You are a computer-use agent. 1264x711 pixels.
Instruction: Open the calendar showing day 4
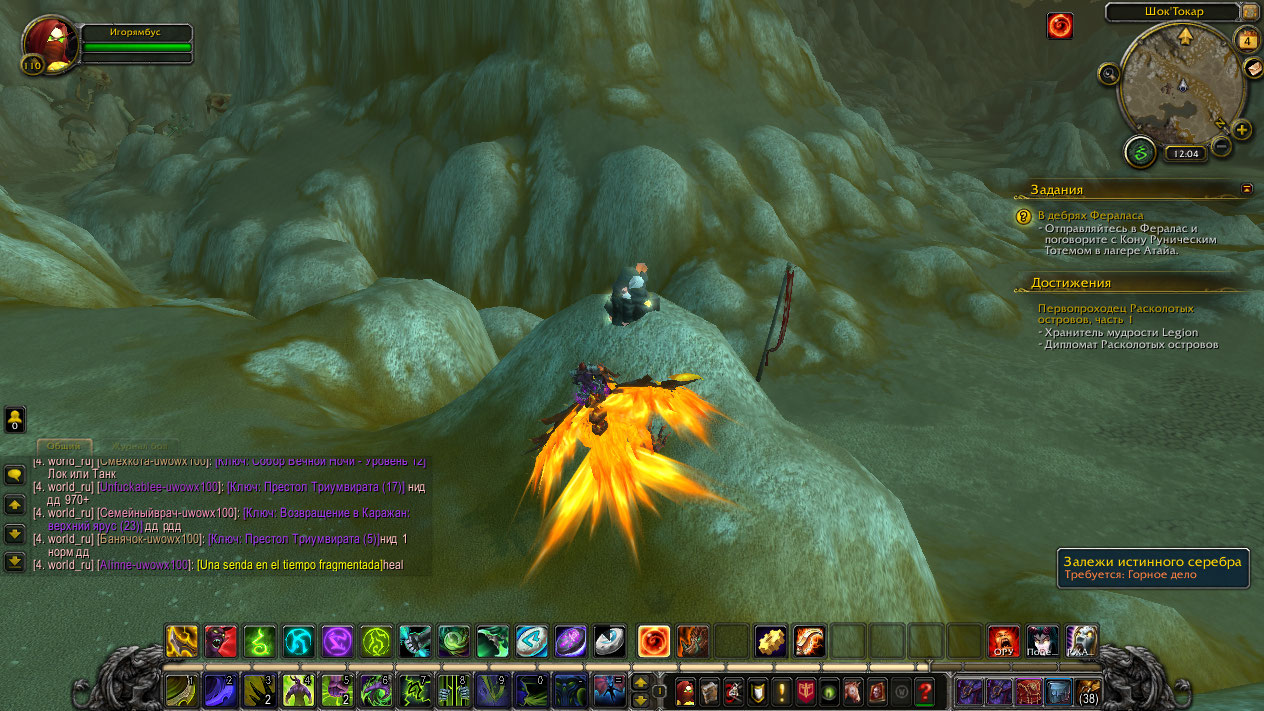(x=1246, y=40)
